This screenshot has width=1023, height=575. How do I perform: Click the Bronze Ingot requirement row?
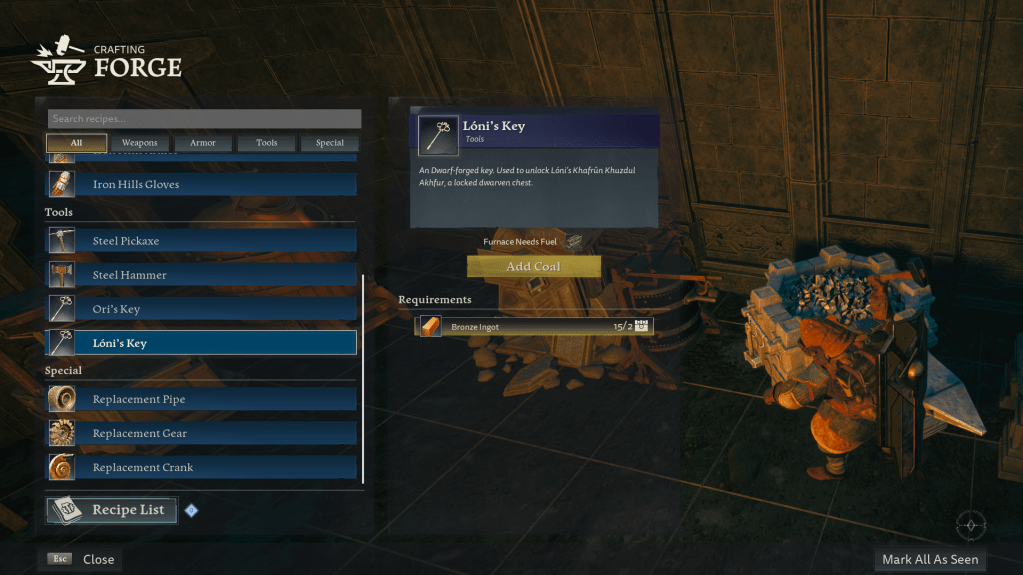pos(533,326)
